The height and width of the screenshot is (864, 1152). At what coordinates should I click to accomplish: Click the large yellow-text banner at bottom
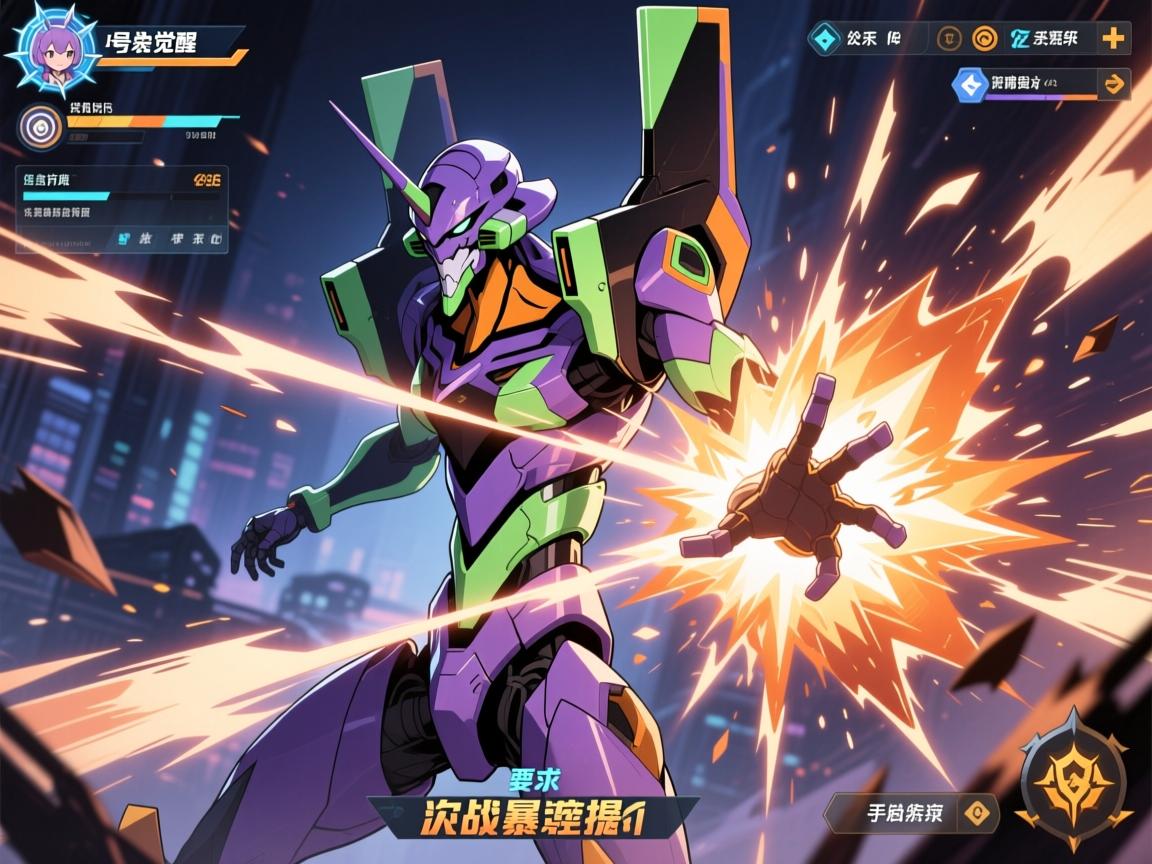[532, 817]
